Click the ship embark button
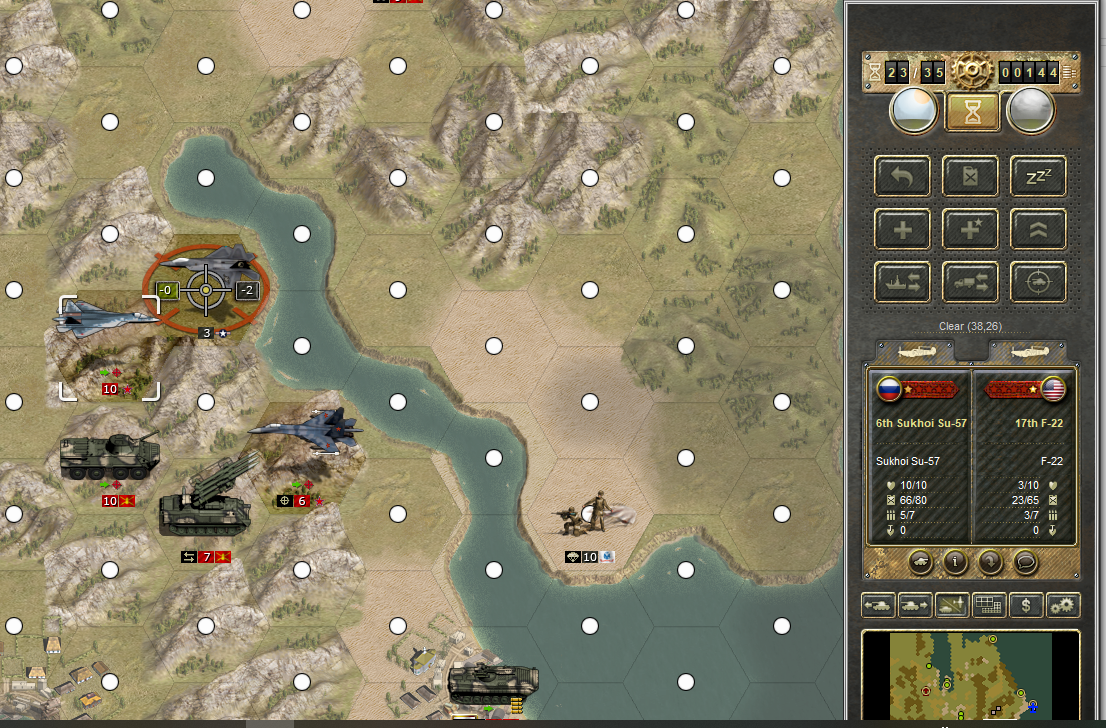1106x728 pixels. tap(903, 283)
